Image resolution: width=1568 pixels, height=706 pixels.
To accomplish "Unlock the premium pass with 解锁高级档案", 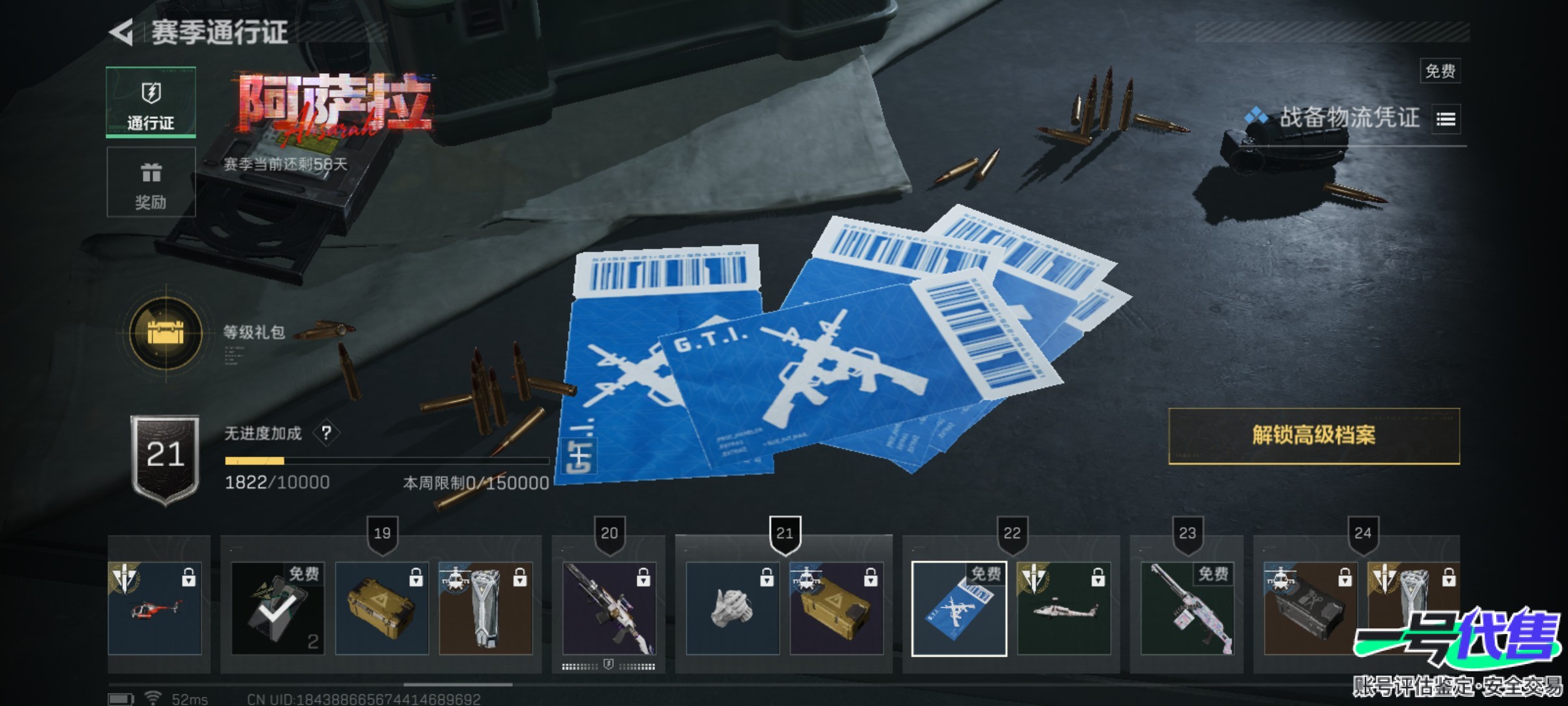I will click(1313, 436).
